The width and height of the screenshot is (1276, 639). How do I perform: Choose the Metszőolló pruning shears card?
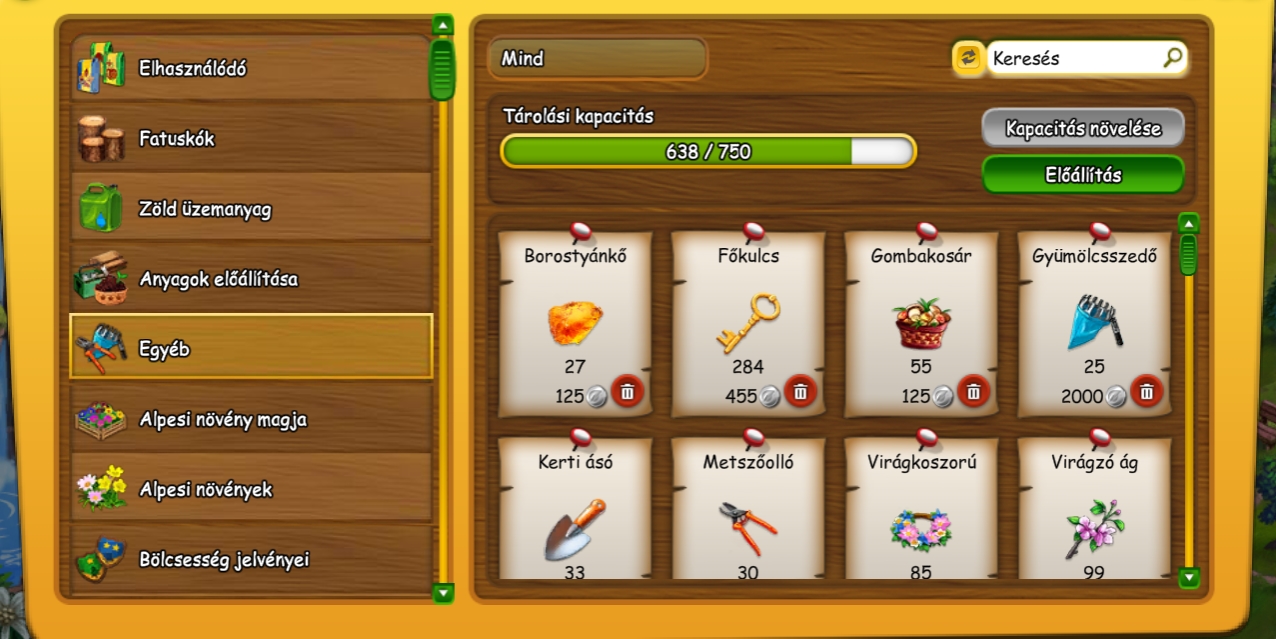click(x=748, y=520)
